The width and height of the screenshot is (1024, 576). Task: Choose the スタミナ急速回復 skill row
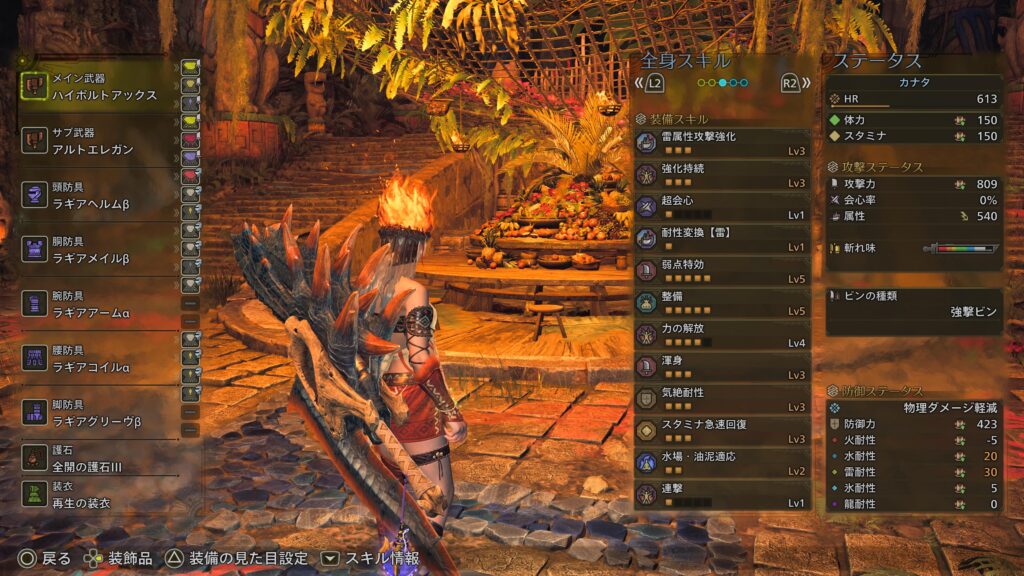(722, 431)
